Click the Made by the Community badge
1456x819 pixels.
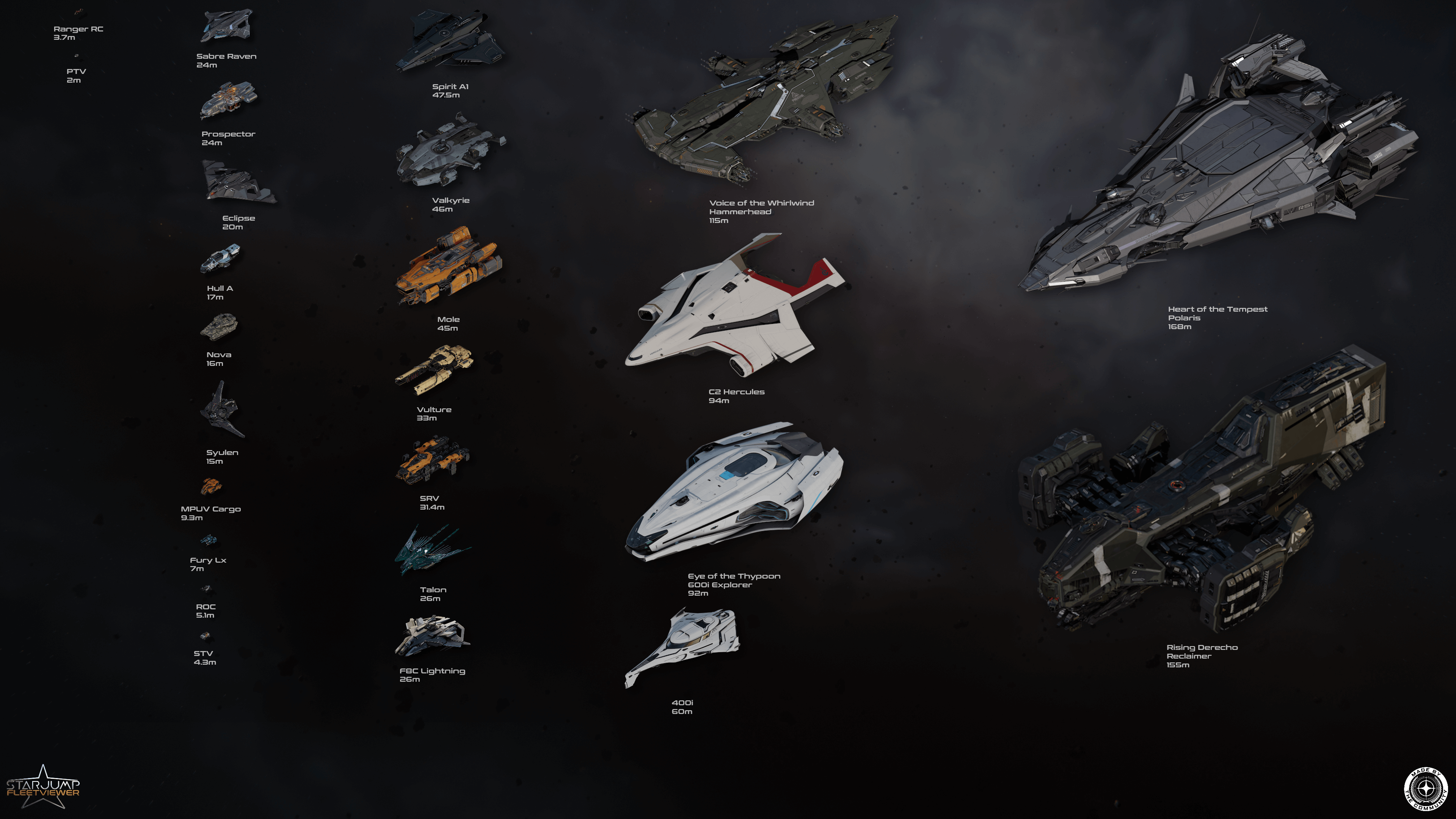[x=1426, y=789]
